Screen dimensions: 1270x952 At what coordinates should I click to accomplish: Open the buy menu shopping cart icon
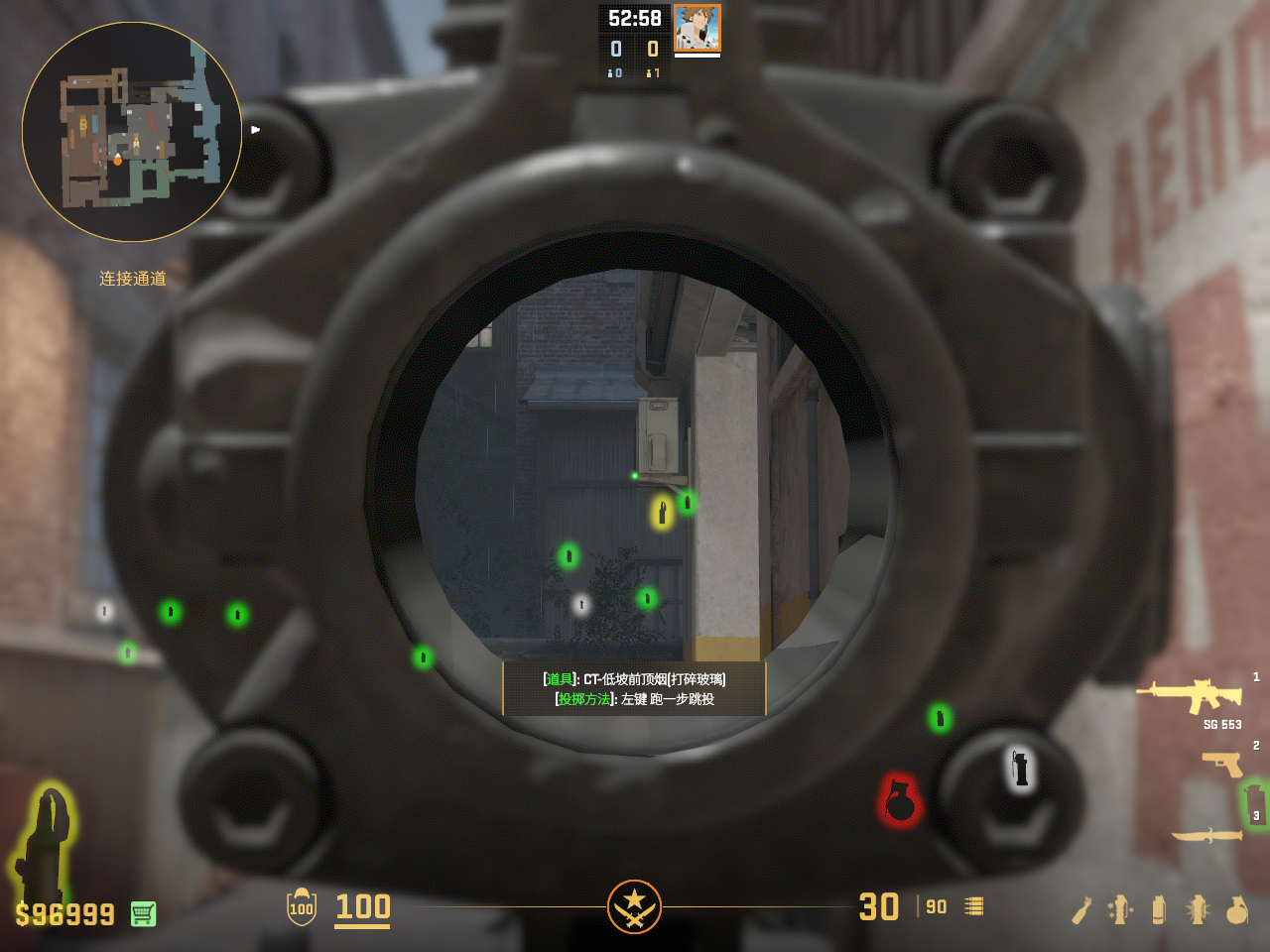click(143, 913)
